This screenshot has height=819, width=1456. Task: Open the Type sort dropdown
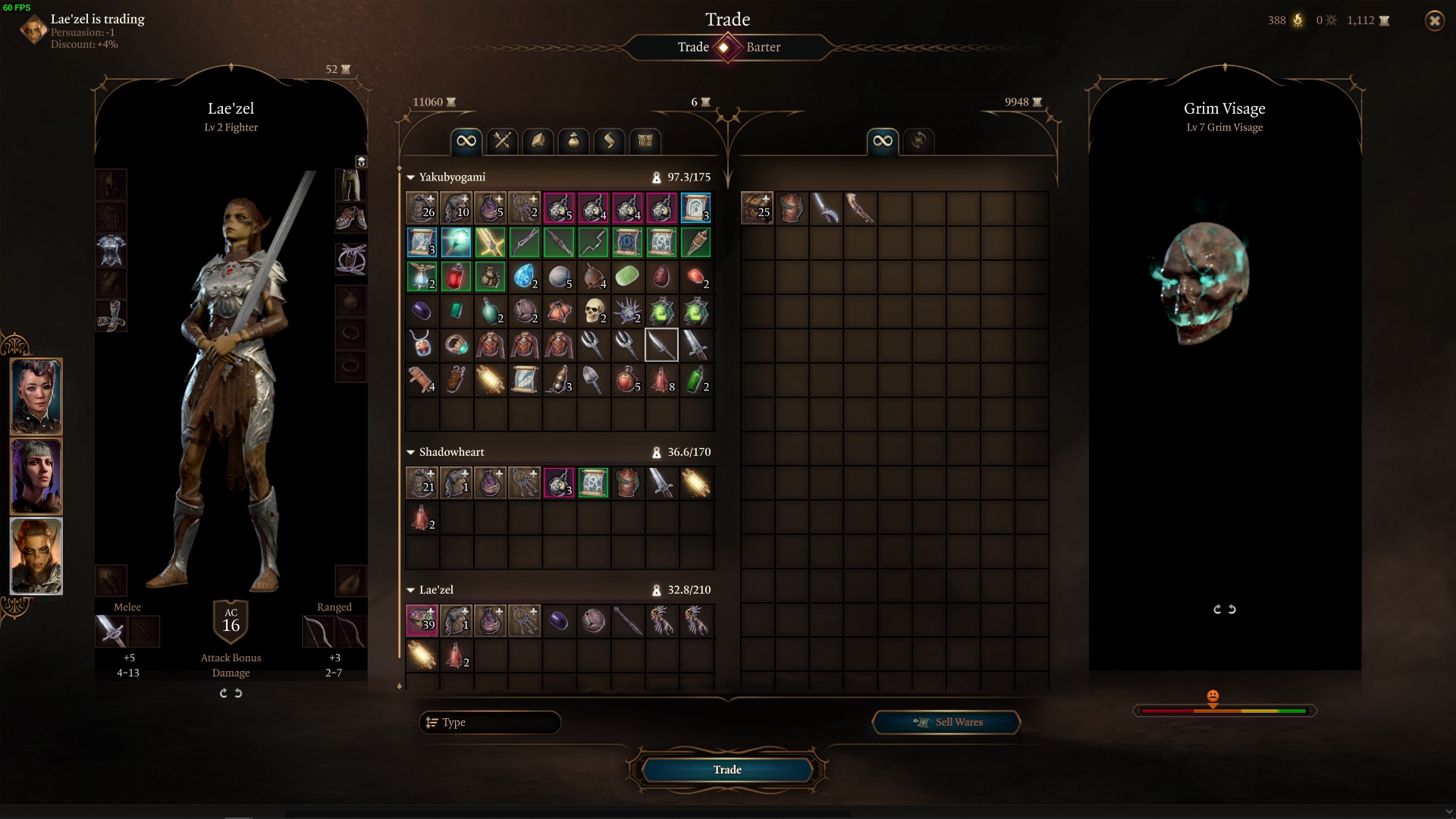coord(489,722)
